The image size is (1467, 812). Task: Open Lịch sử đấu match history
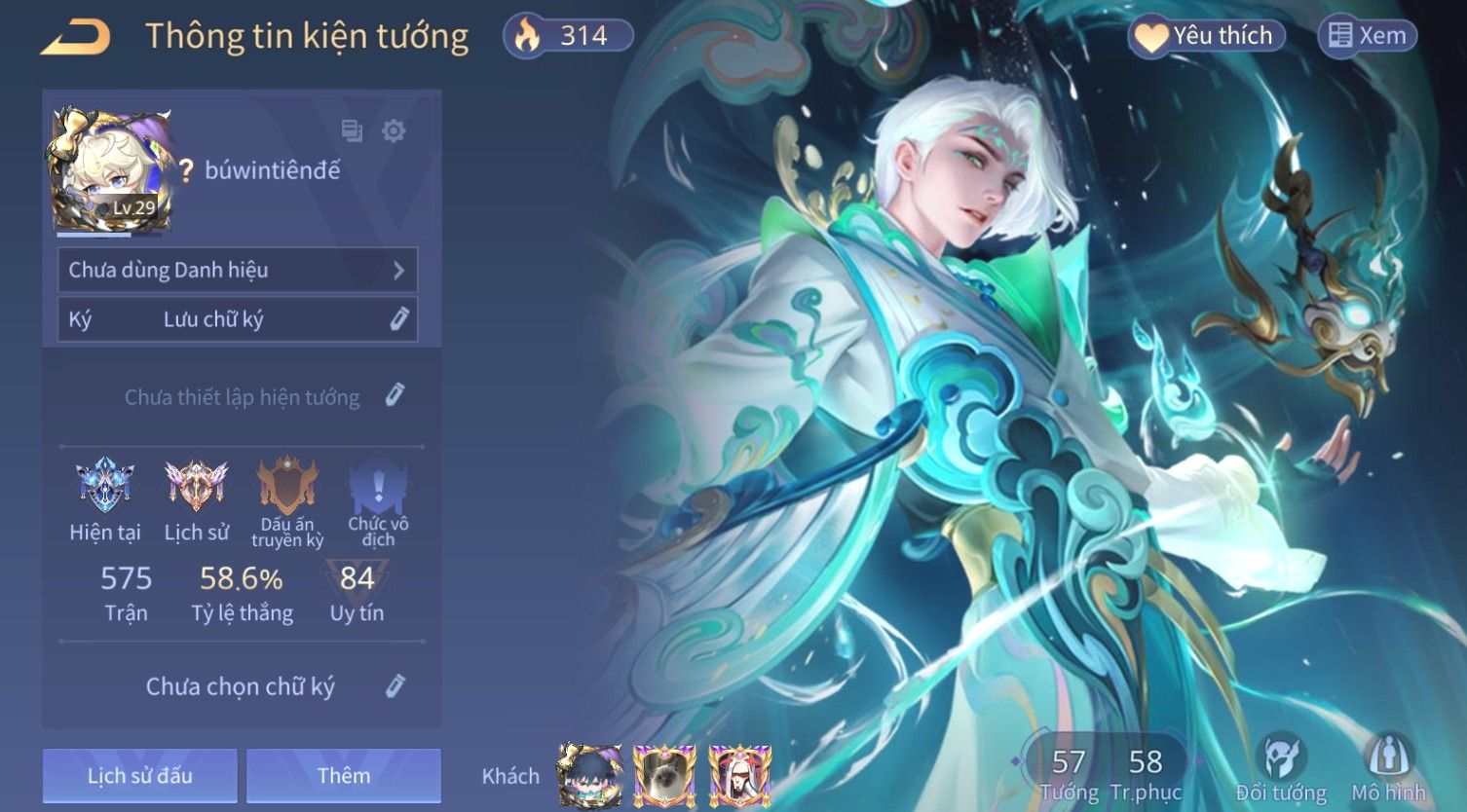[x=140, y=775]
